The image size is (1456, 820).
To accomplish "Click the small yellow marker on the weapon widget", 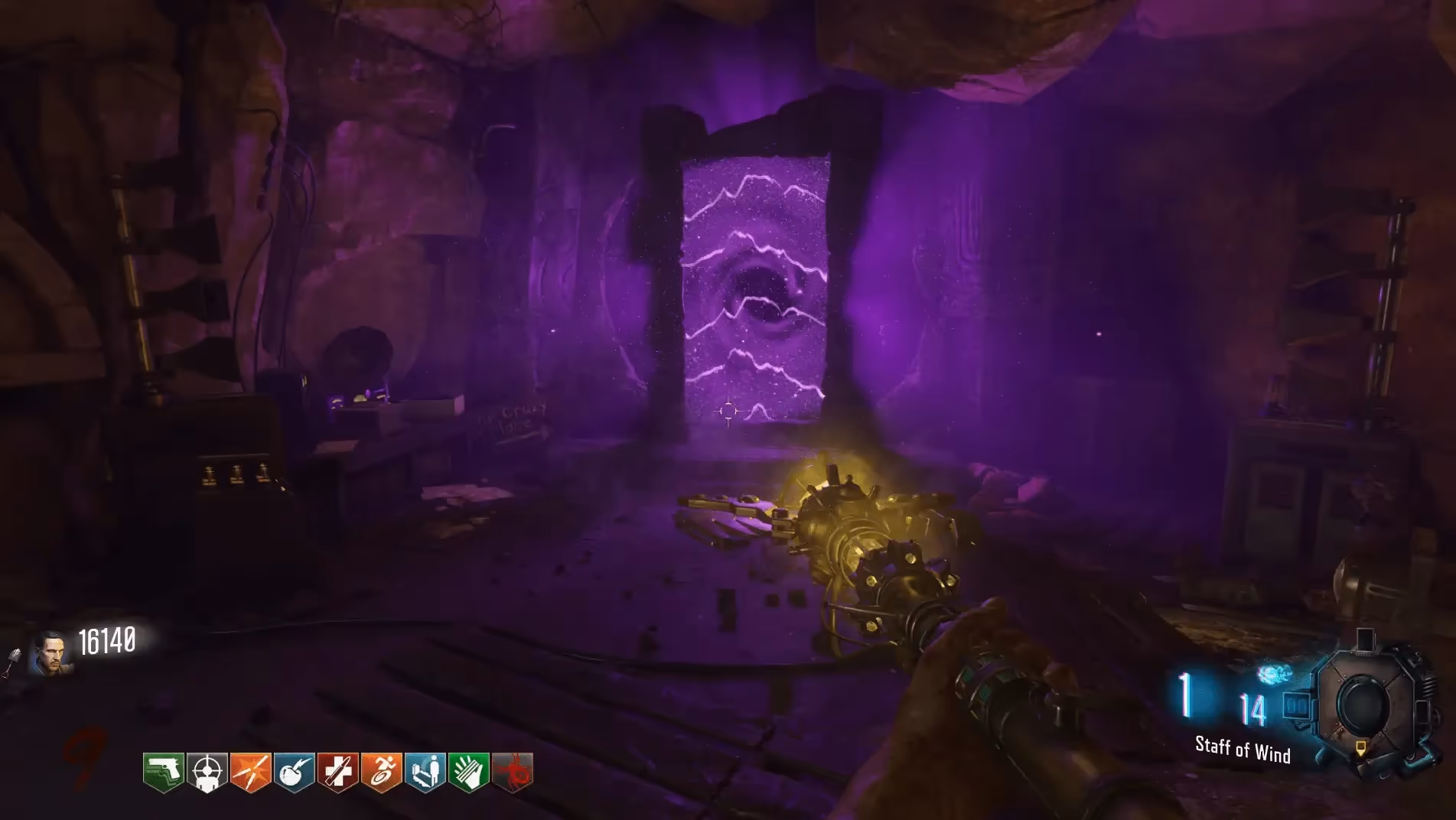I will [x=1360, y=747].
